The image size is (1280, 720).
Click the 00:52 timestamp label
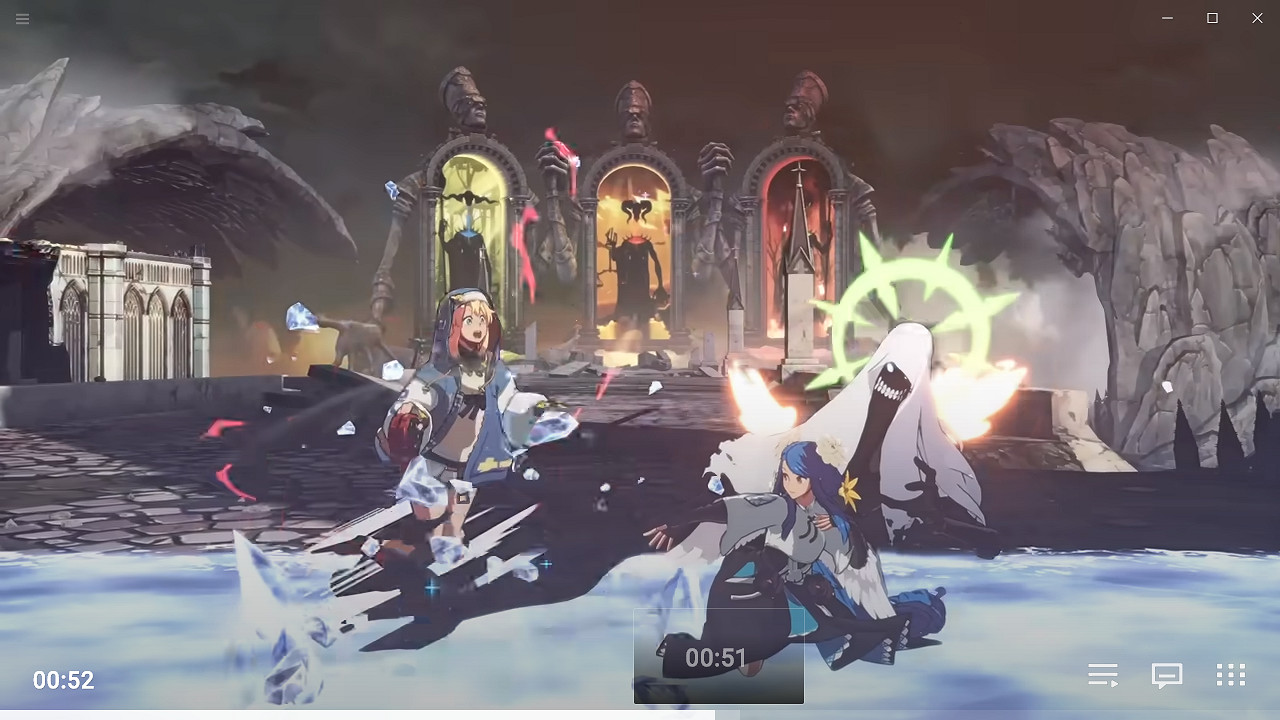pyautogui.click(x=63, y=680)
